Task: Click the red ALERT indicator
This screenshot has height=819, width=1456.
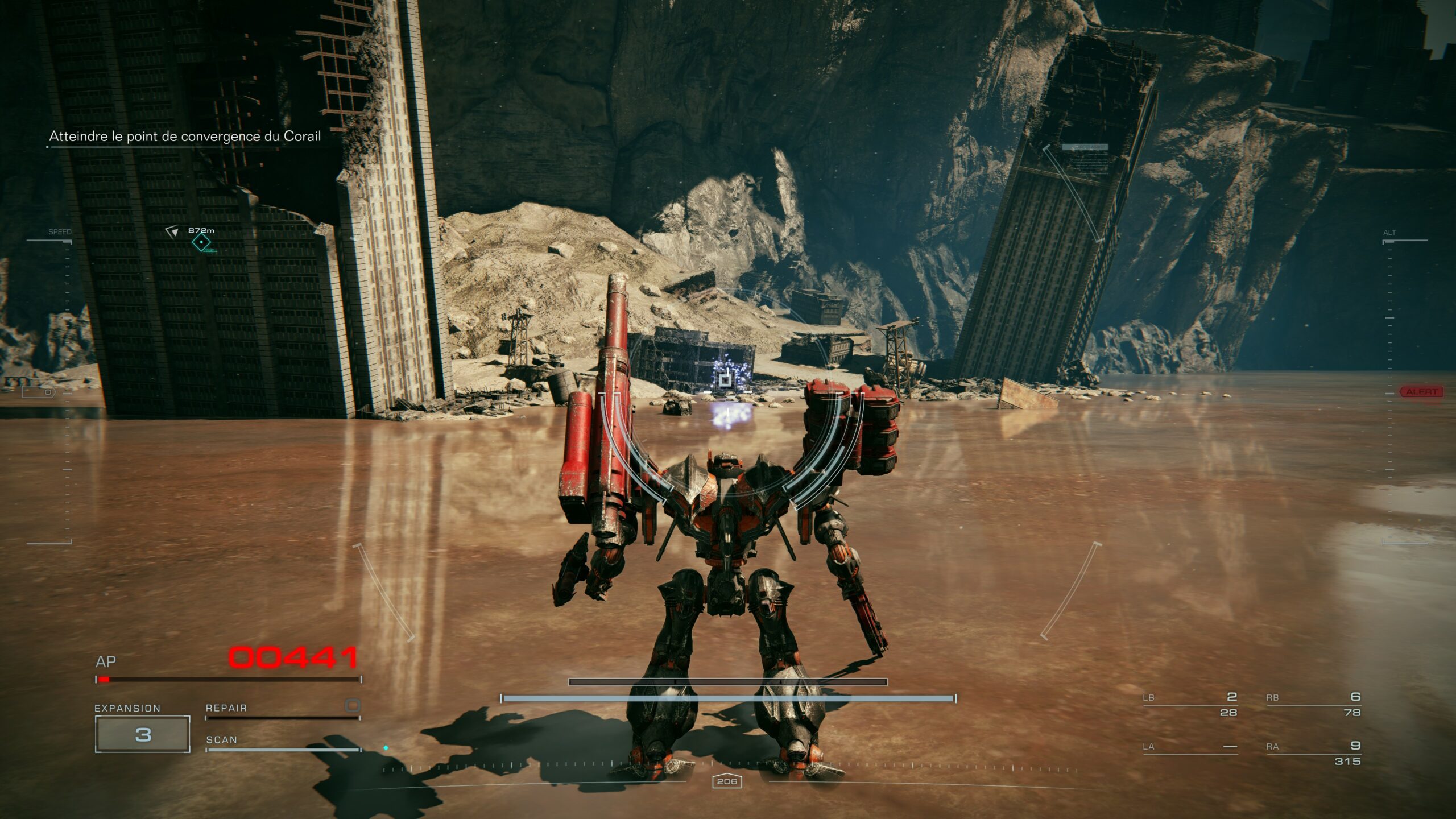Action: coord(1421,392)
